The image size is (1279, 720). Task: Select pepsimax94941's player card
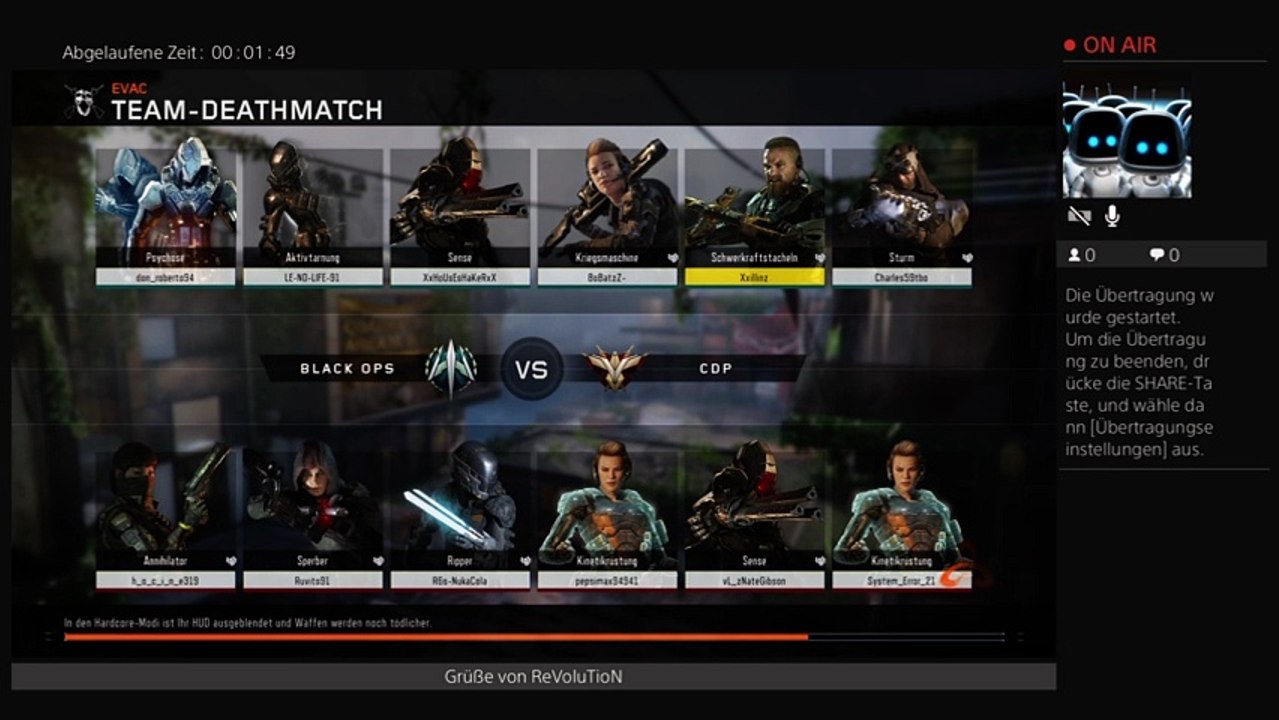point(607,517)
